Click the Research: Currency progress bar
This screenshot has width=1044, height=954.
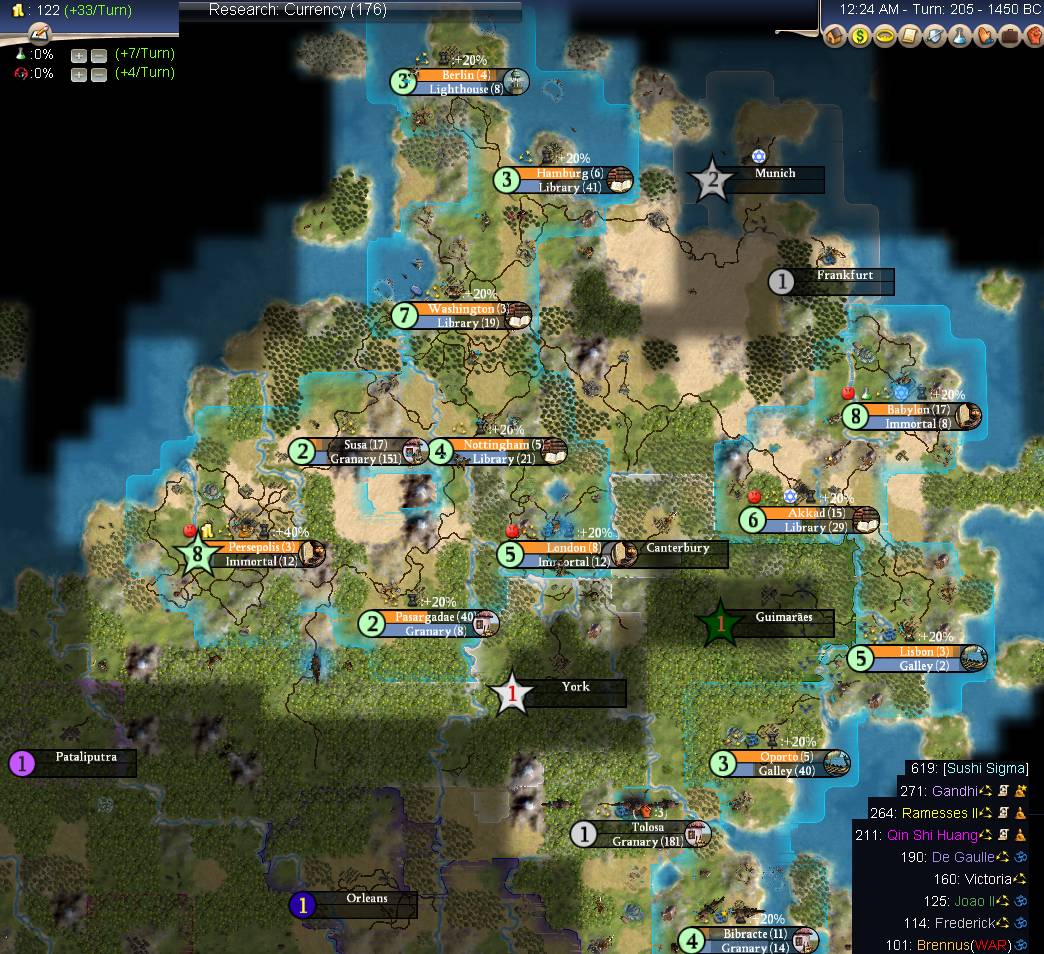tap(350, 11)
